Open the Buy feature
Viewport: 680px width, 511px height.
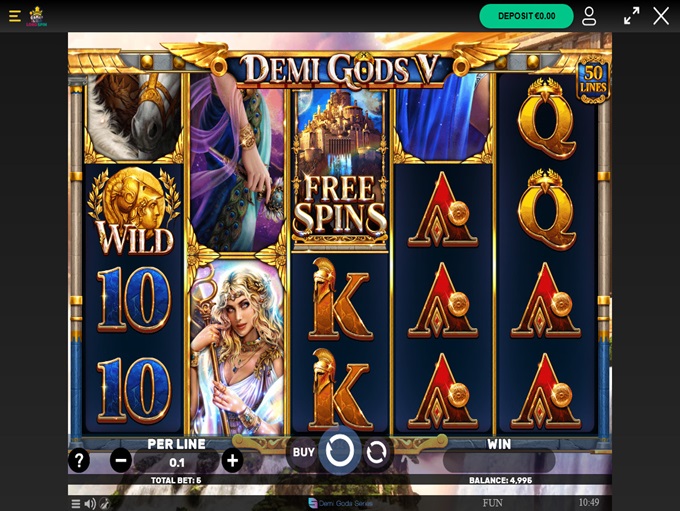(x=303, y=452)
